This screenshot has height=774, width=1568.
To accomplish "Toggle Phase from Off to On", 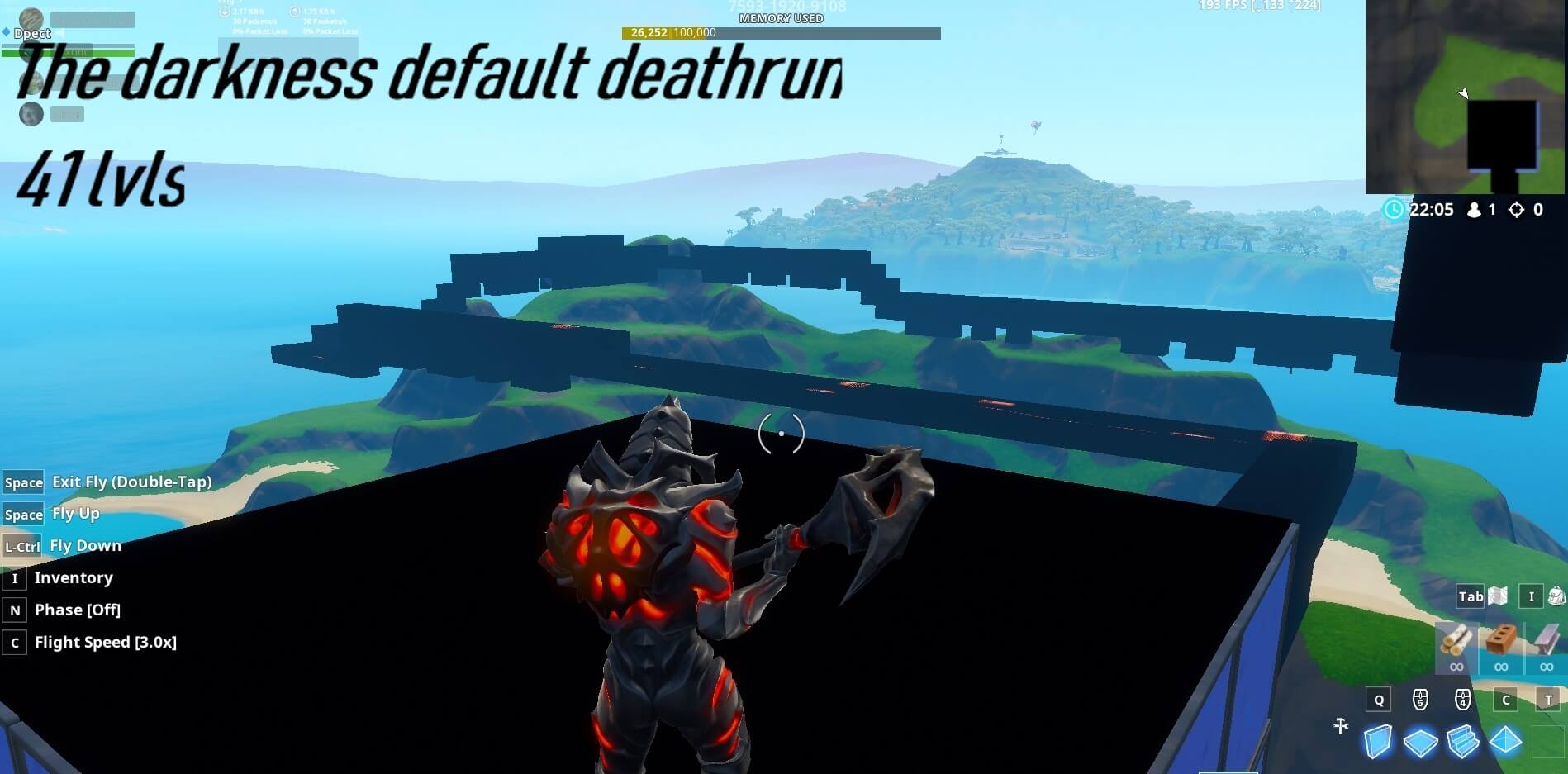I will 77,610.
